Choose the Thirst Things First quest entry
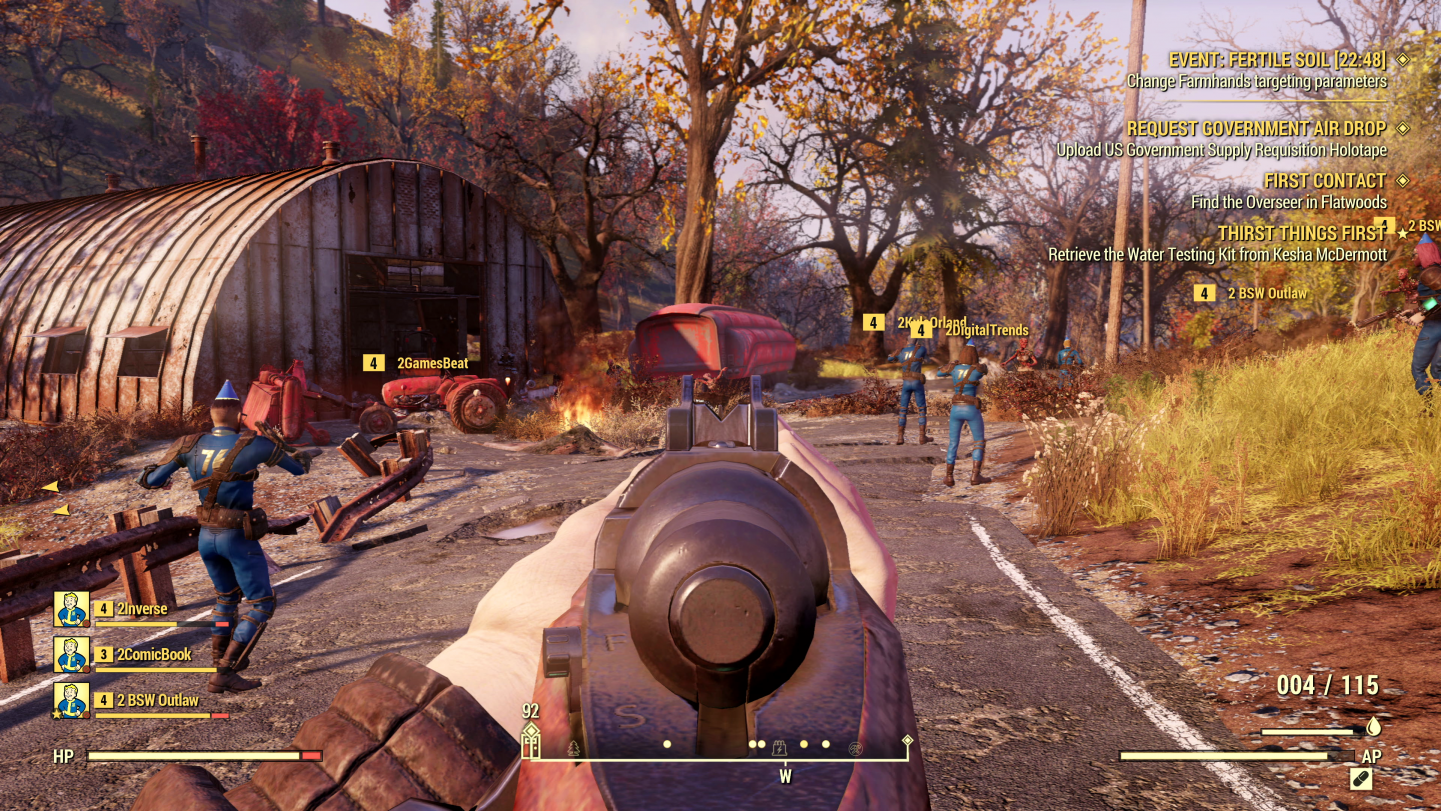The image size is (1441, 811). pos(1302,233)
